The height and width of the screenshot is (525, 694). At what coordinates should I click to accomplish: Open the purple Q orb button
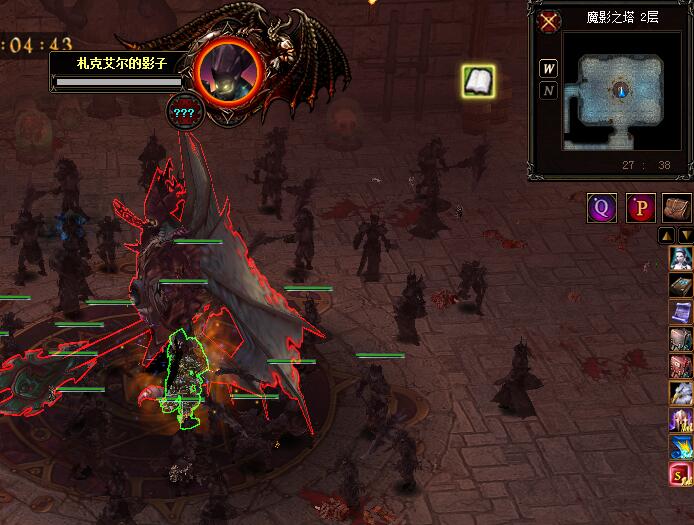602,208
